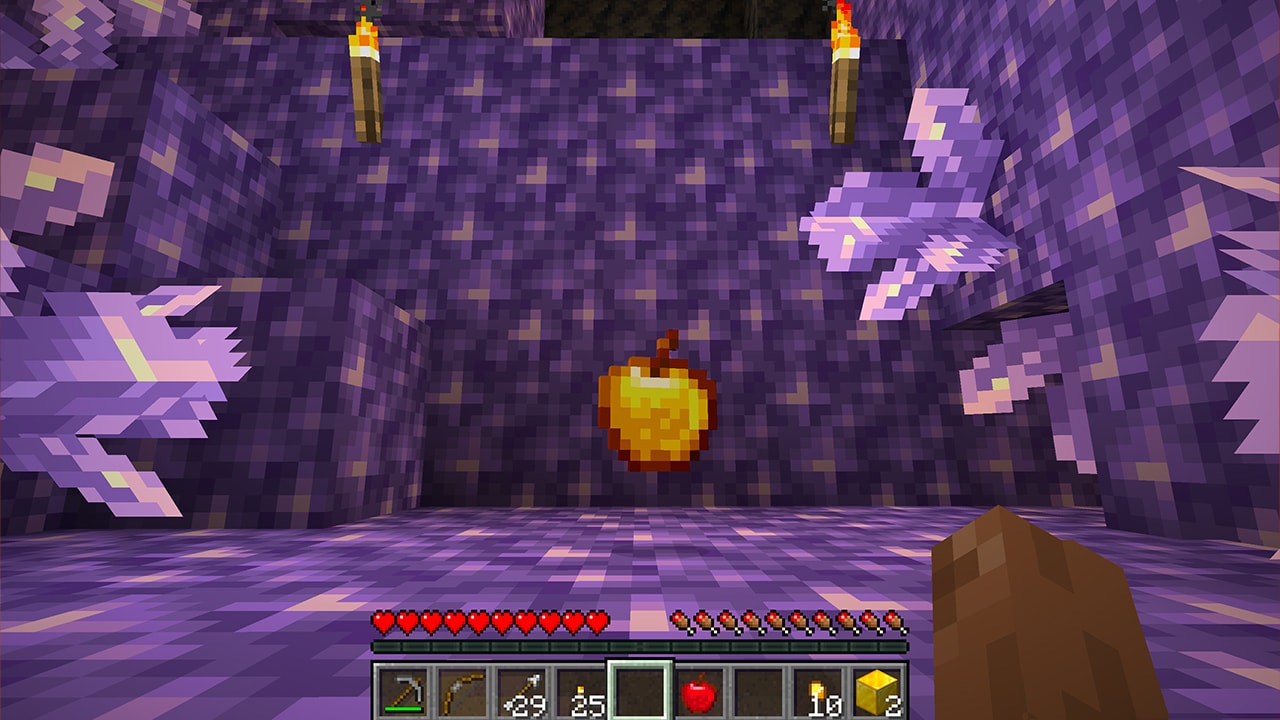Select the bow in the hotbar
This screenshot has height=720, width=1280.
click(463, 691)
